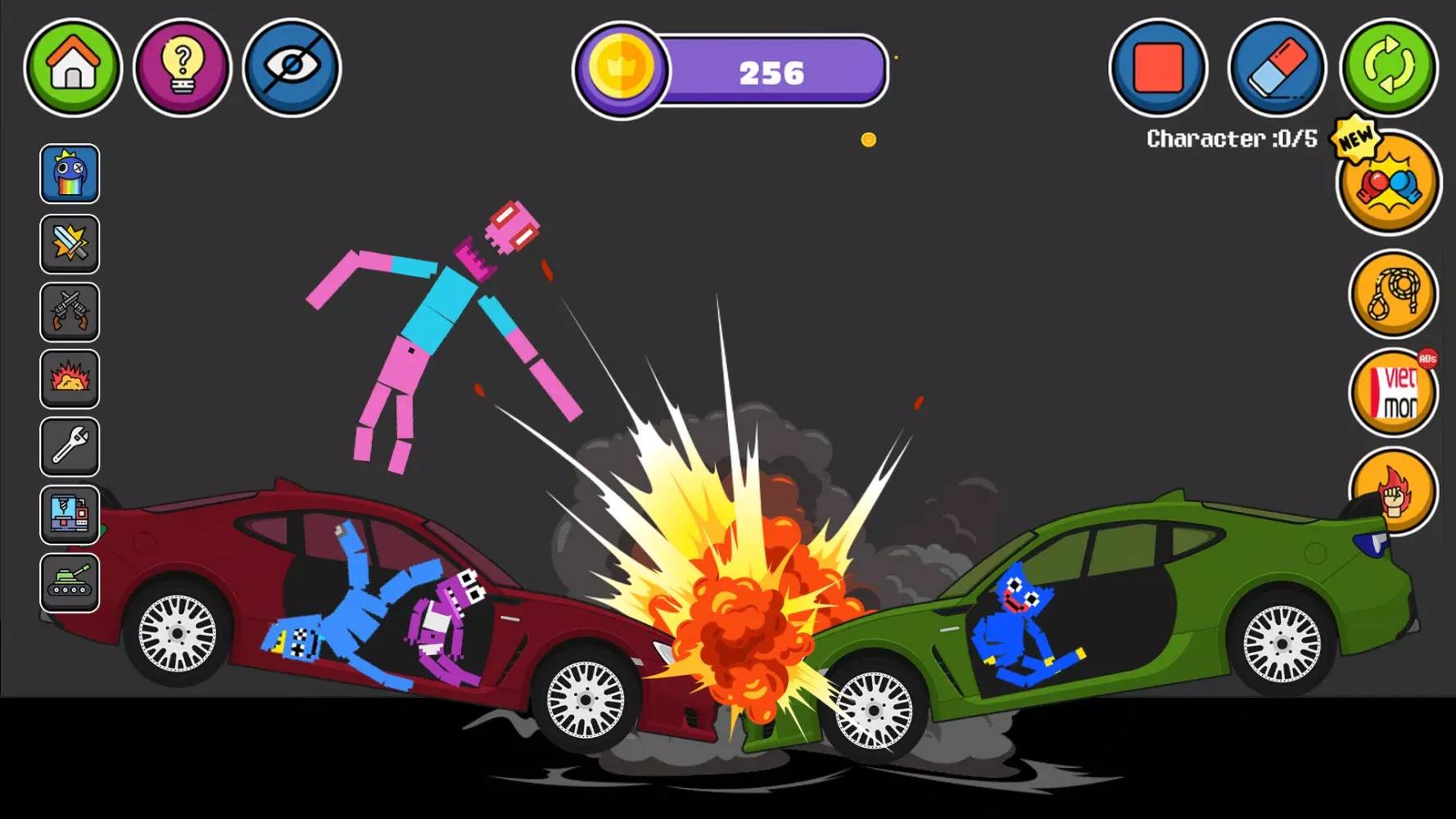Select the eraser tool
This screenshot has height=819, width=1456.
click(1277, 67)
